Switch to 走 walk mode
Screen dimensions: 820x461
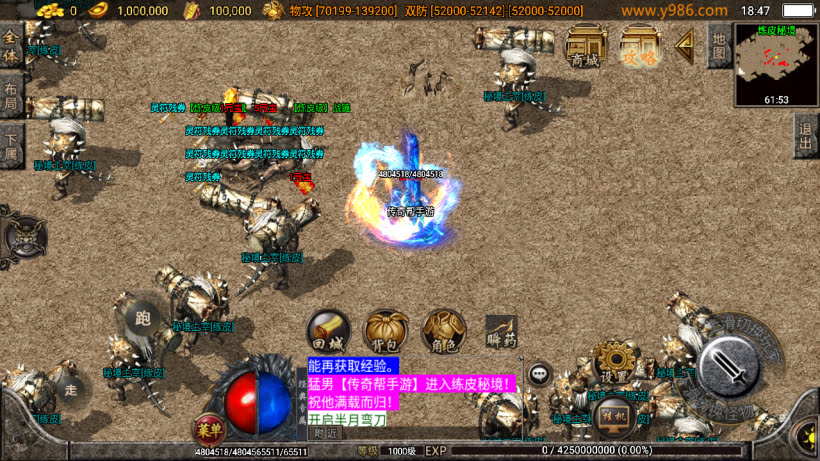click(70, 390)
